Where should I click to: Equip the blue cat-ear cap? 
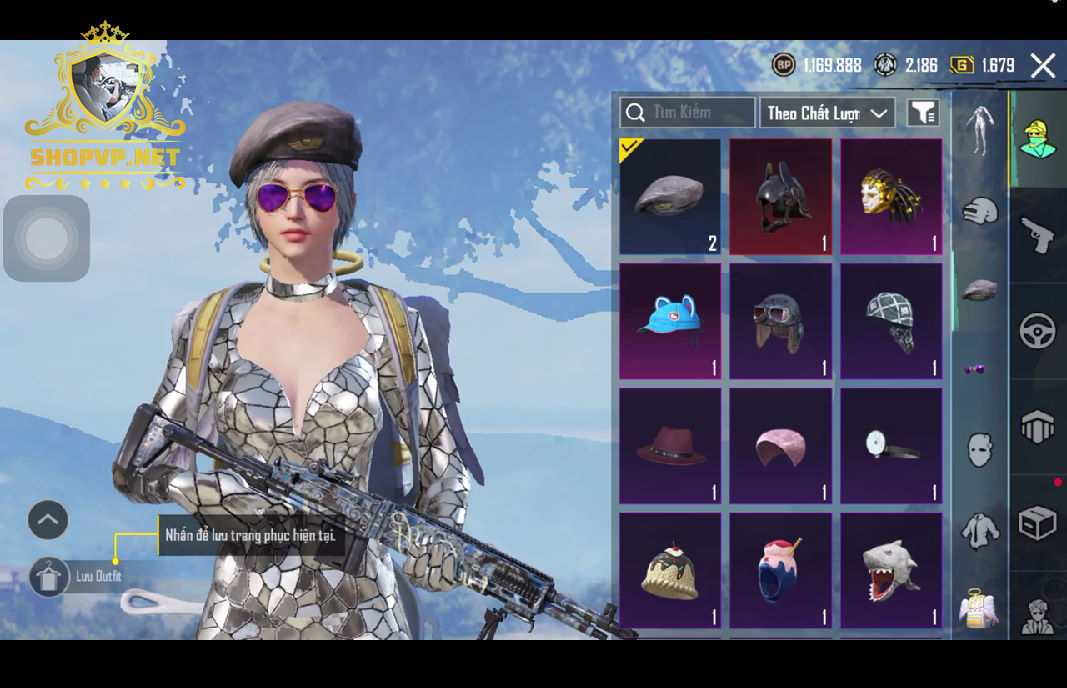[x=670, y=321]
